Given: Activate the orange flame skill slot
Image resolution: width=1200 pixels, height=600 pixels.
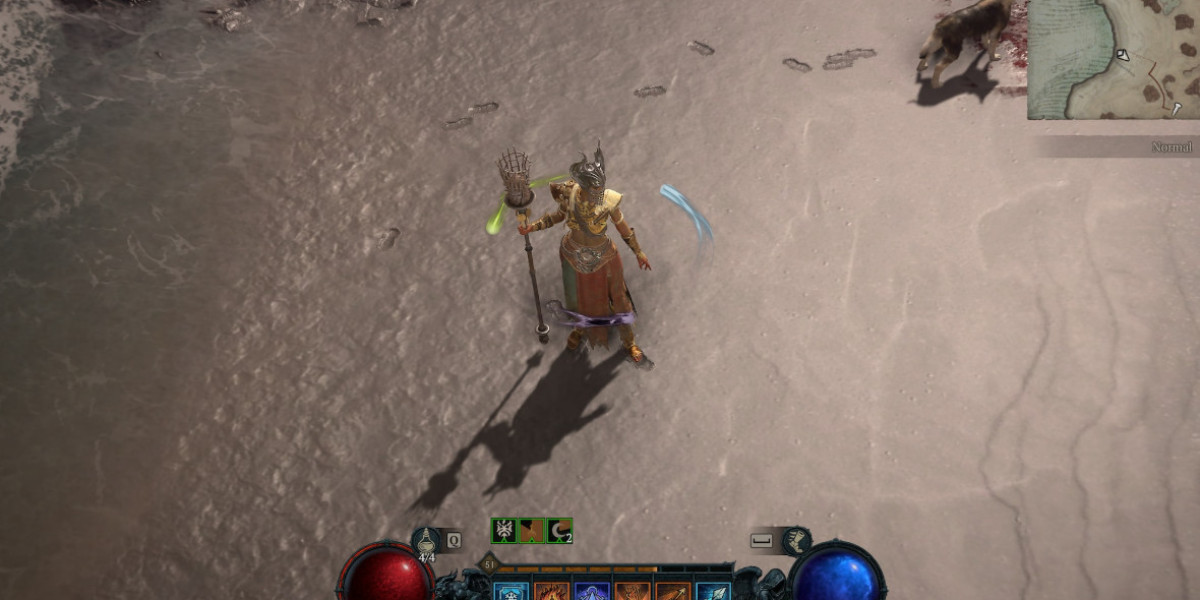Looking at the screenshot, I should click(x=550, y=591).
